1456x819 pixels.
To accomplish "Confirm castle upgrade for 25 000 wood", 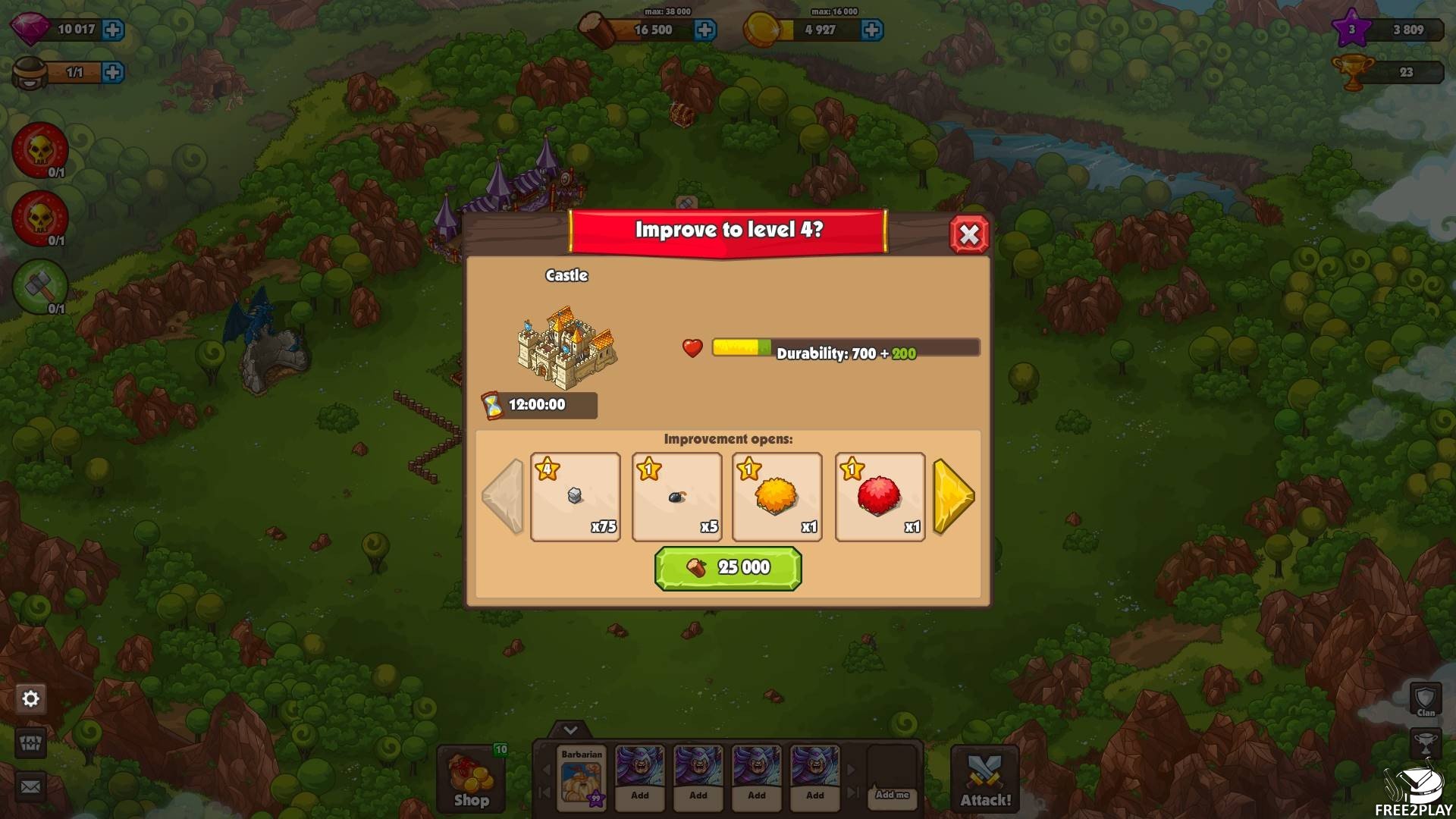I will [727, 568].
